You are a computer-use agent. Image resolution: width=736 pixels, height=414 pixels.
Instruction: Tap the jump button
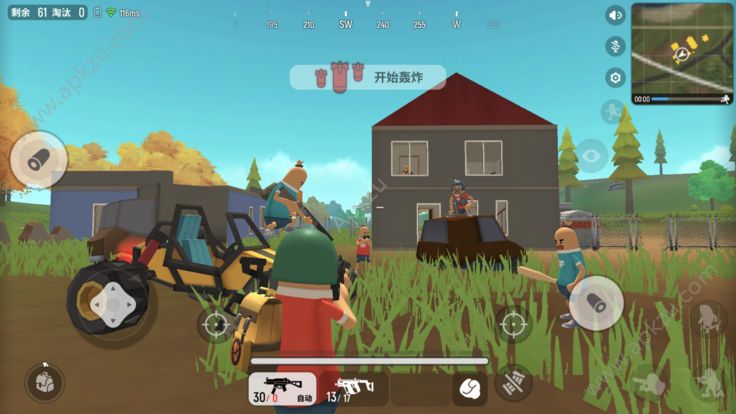click(709, 320)
